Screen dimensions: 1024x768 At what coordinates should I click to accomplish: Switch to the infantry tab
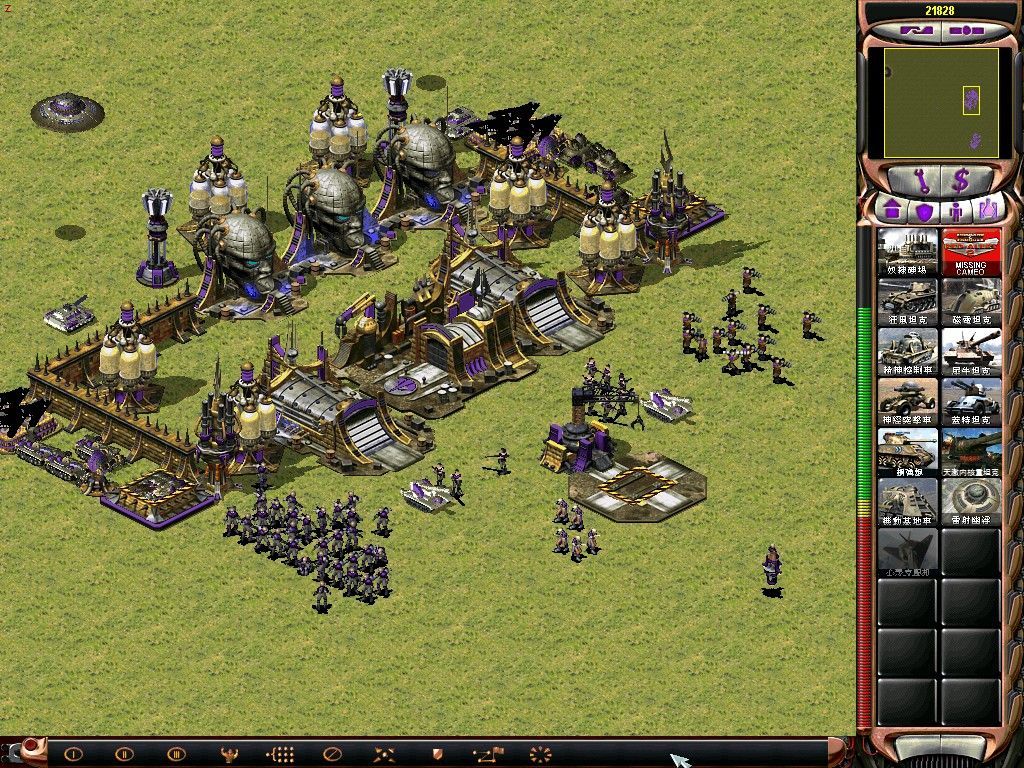click(955, 211)
